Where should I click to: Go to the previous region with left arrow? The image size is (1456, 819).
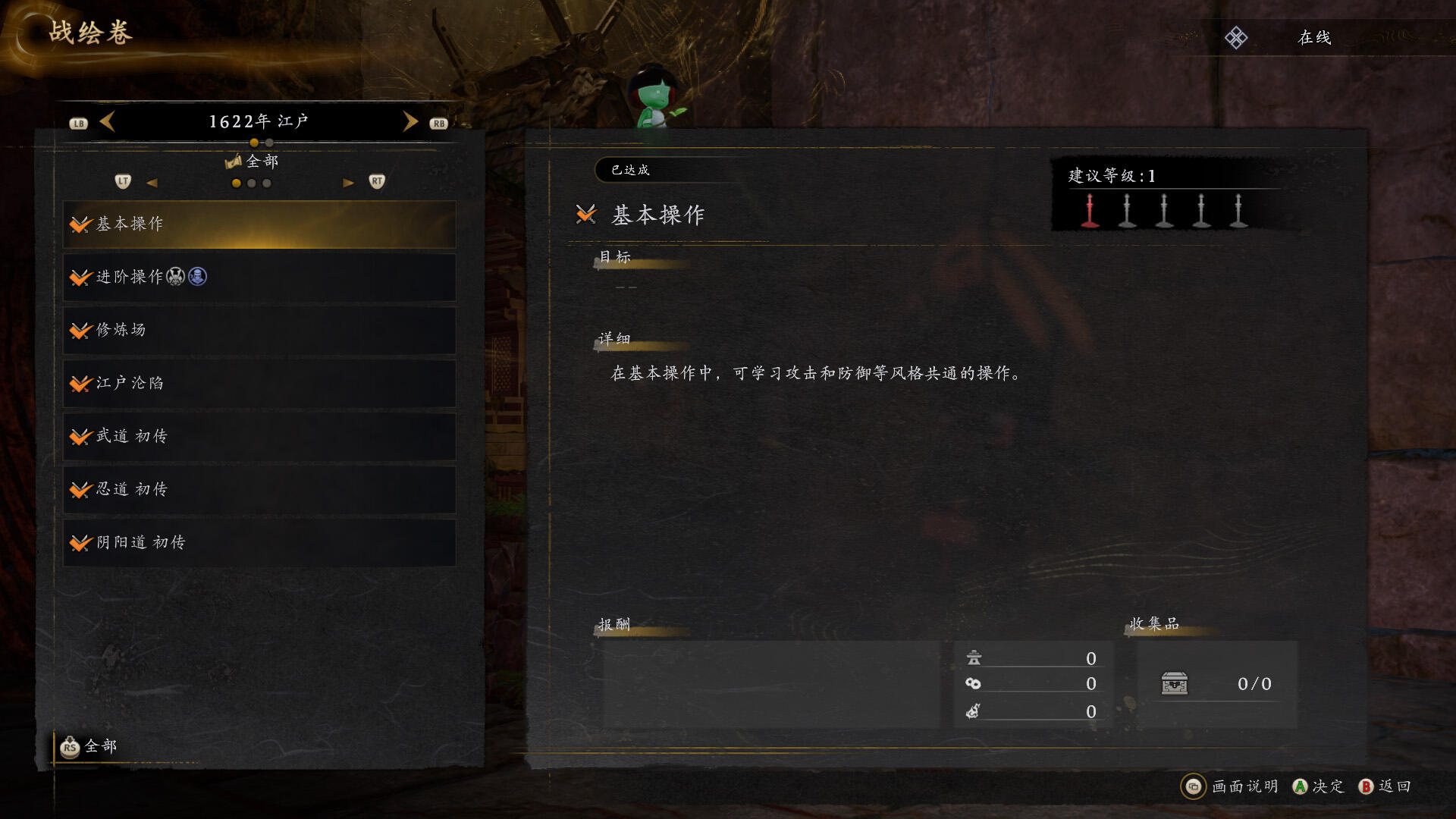pyautogui.click(x=108, y=121)
